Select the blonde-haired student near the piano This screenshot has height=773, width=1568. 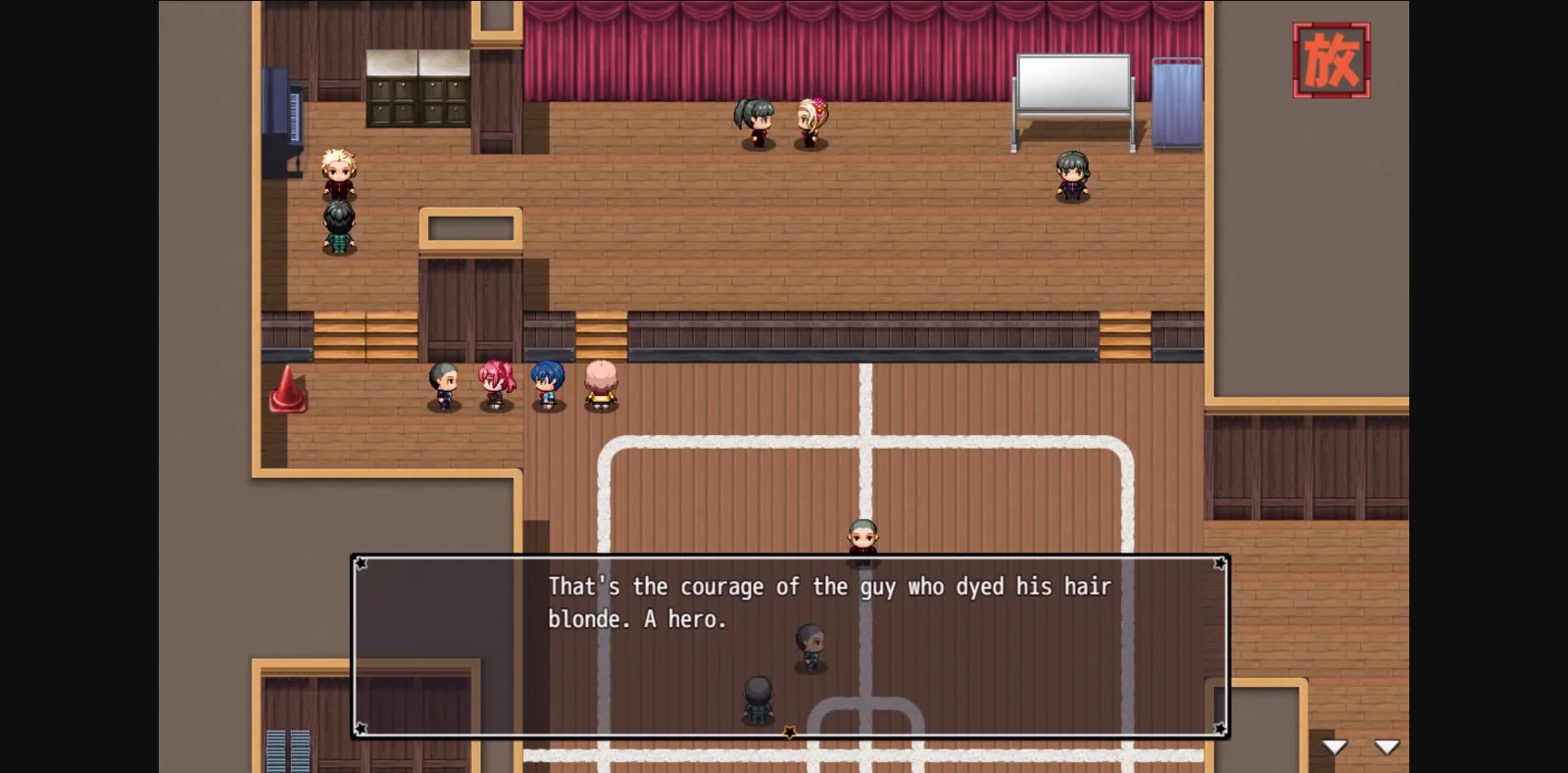pyautogui.click(x=338, y=171)
